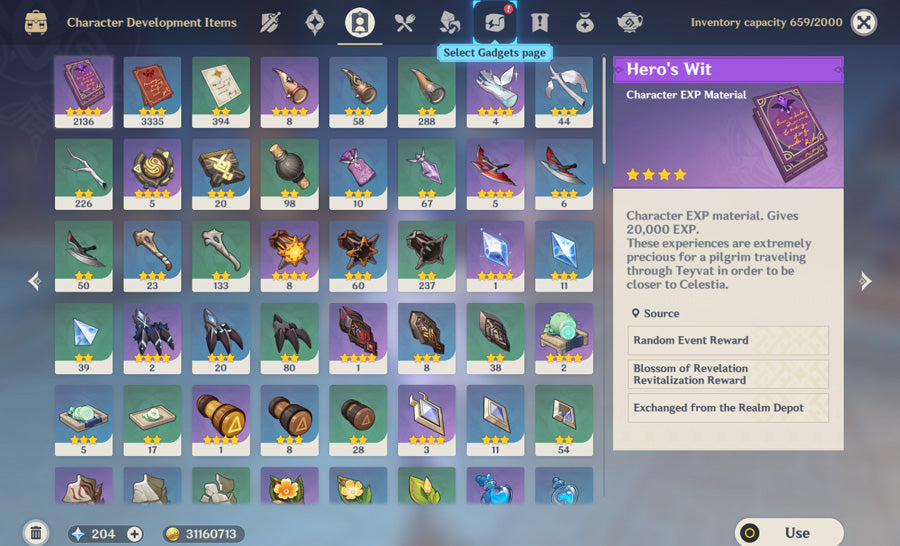The height and width of the screenshot is (546, 900).
Task: Pick the black flask stack of 98
Action: tap(289, 174)
